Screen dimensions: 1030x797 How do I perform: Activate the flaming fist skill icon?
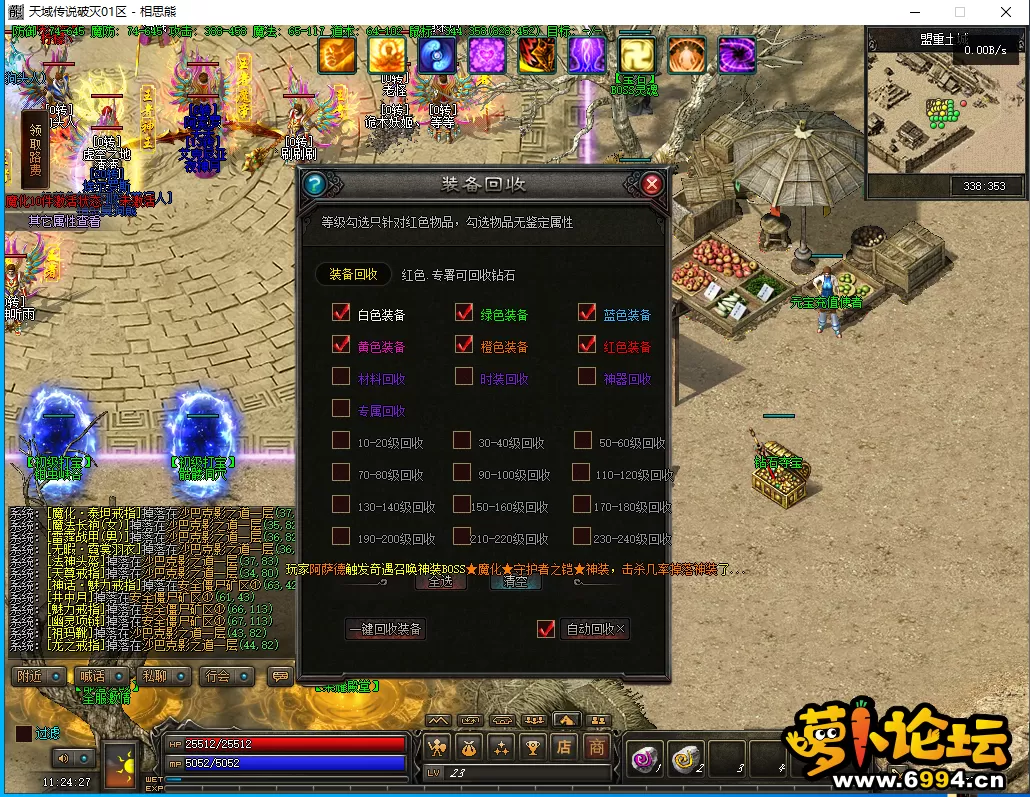tap(337, 55)
